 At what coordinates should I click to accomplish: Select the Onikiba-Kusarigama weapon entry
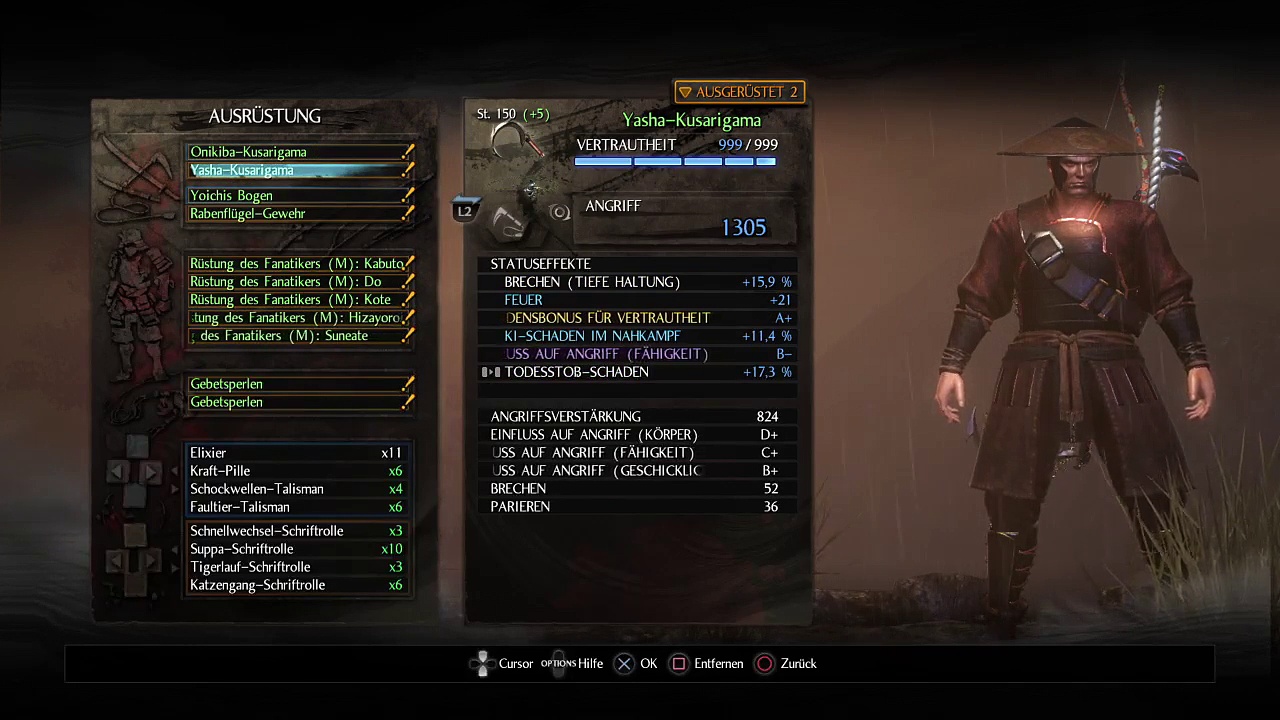298,152
